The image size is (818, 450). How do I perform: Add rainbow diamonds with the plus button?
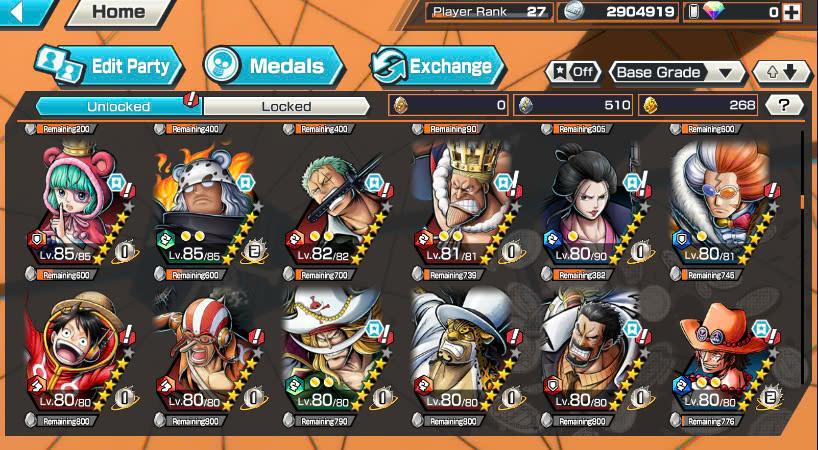(793, 12)
